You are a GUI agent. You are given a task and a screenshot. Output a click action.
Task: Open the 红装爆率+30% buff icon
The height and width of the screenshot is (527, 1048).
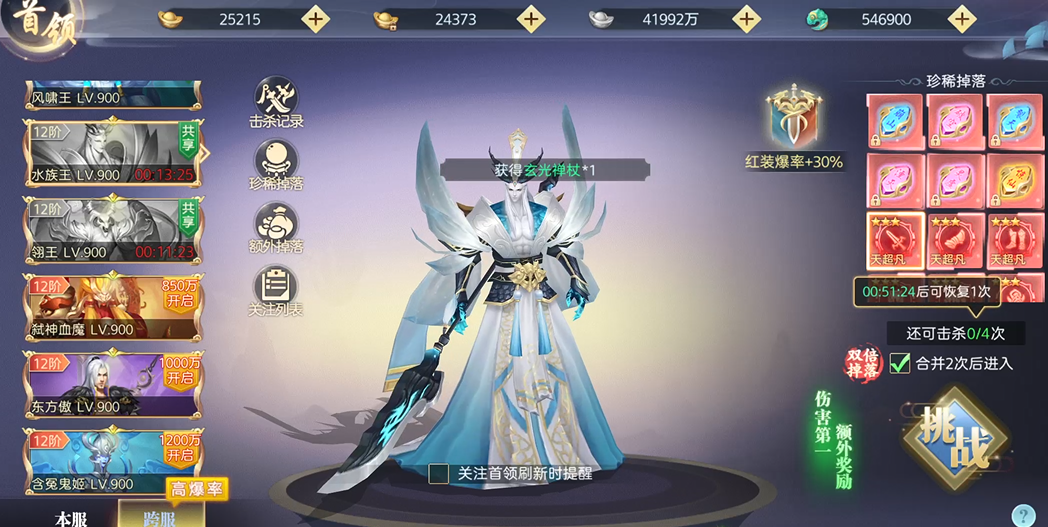tap(794, 119)
